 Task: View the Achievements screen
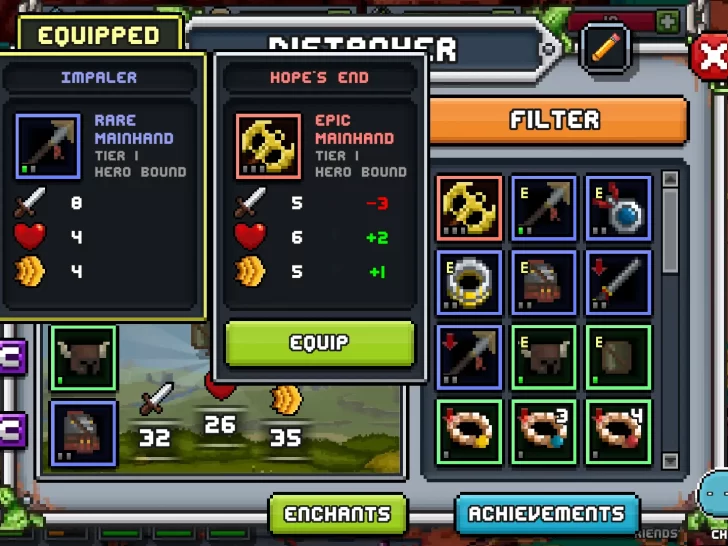pyautogui.click(x=547, y=514)
